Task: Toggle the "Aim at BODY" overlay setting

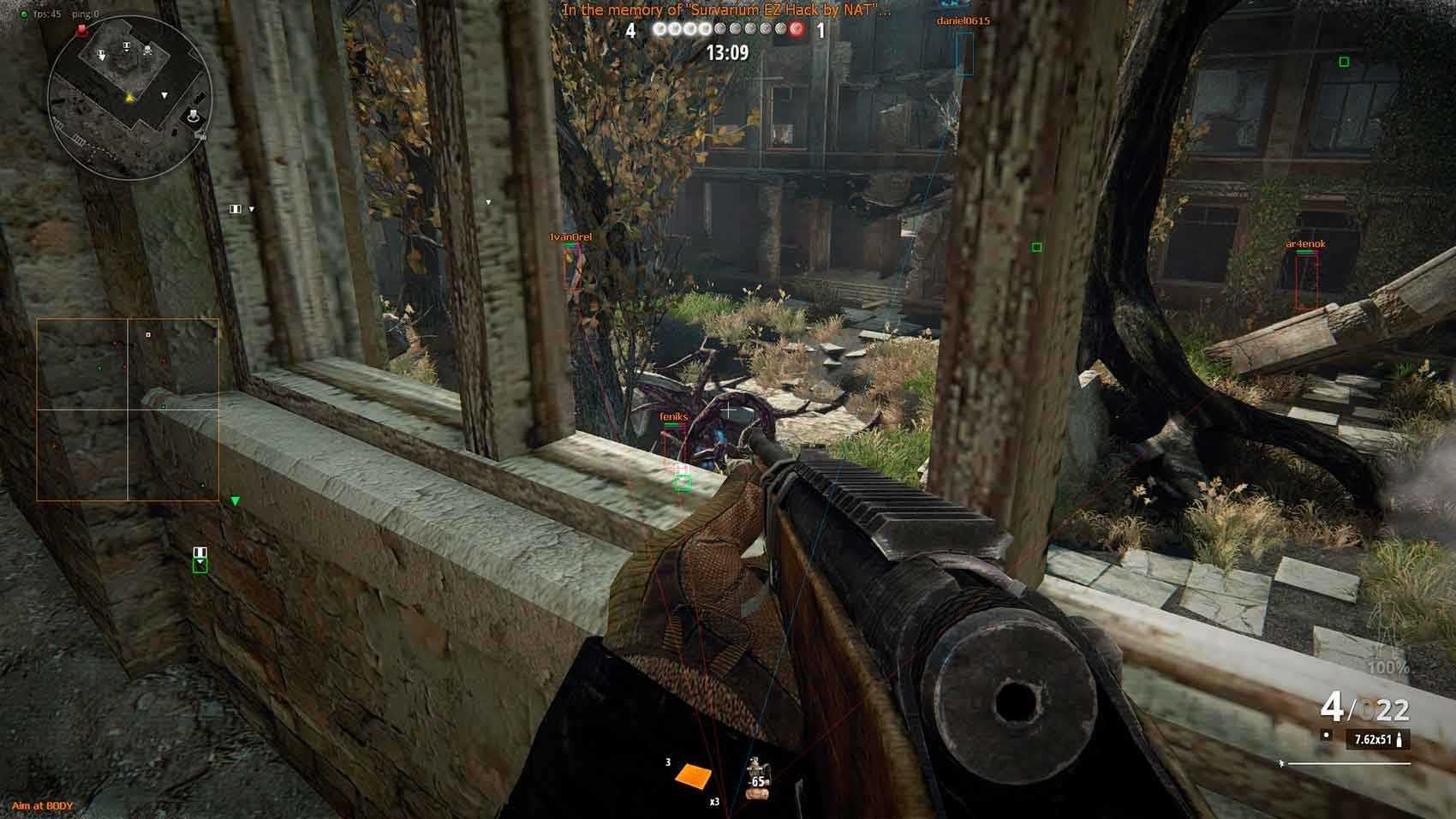Action: (43, 806)
